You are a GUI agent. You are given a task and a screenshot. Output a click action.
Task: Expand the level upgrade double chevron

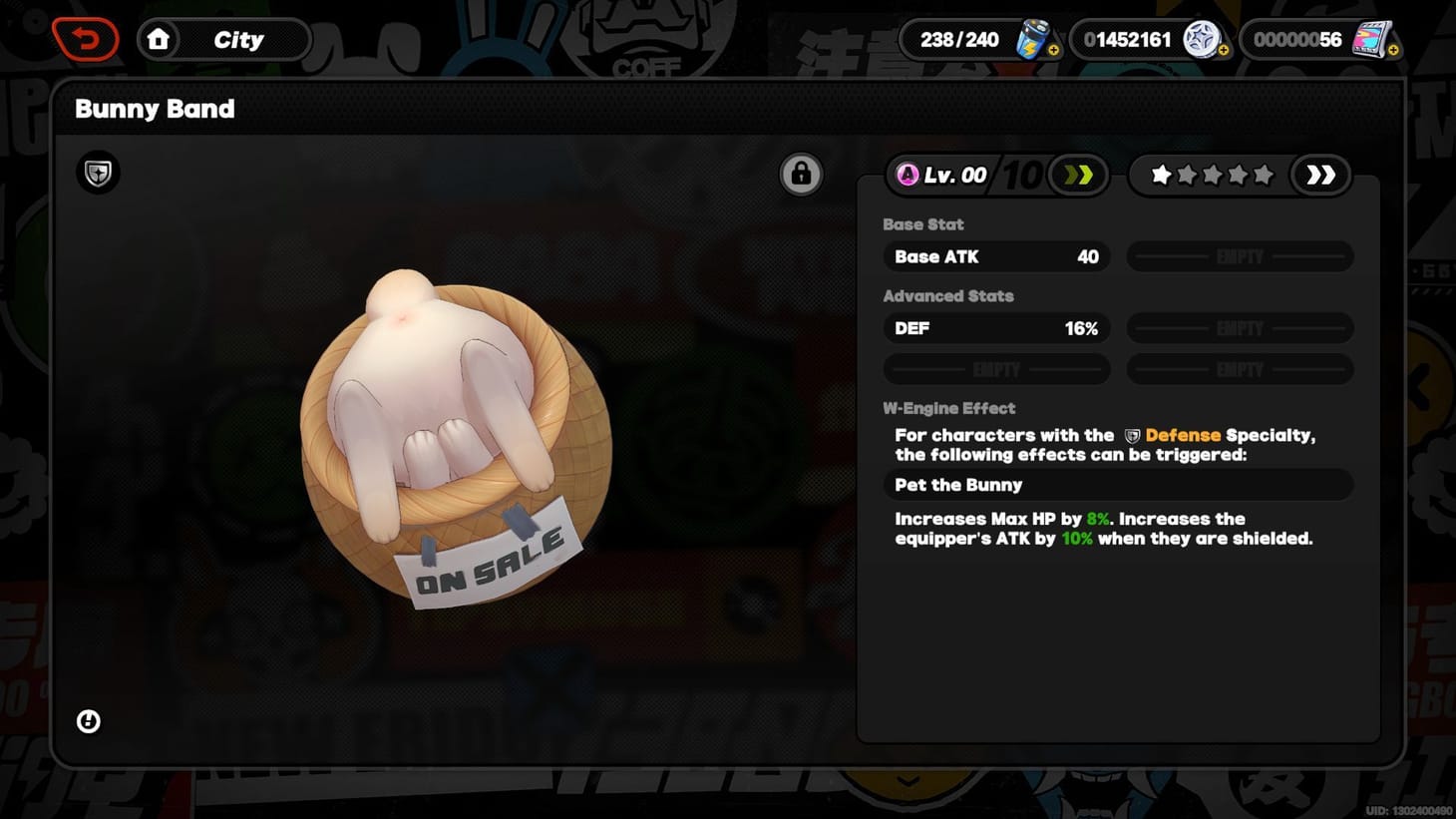pyautogui.click(x=1078, y=174)
